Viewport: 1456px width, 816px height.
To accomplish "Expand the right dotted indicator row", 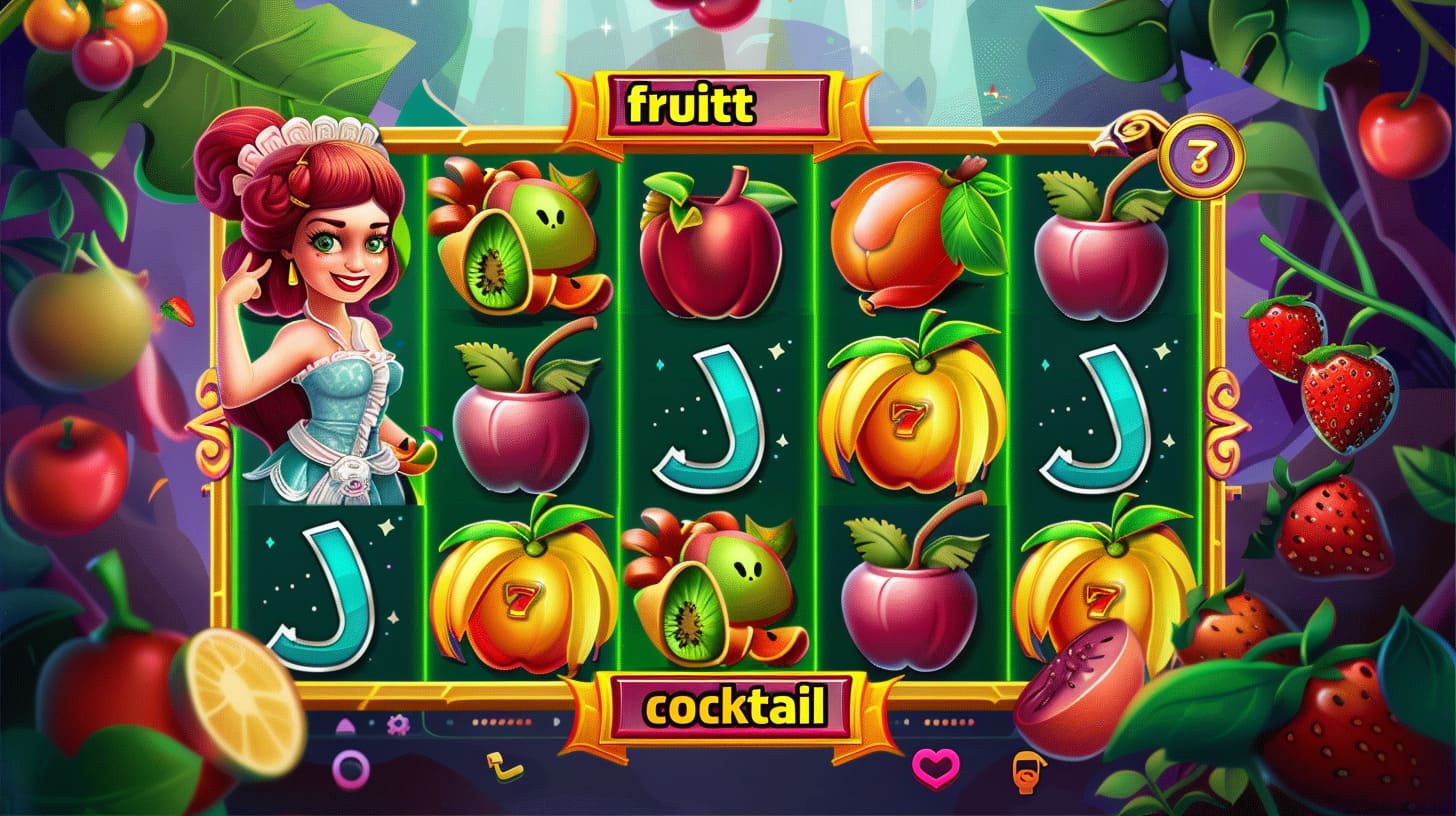I will tap(948, 722).
